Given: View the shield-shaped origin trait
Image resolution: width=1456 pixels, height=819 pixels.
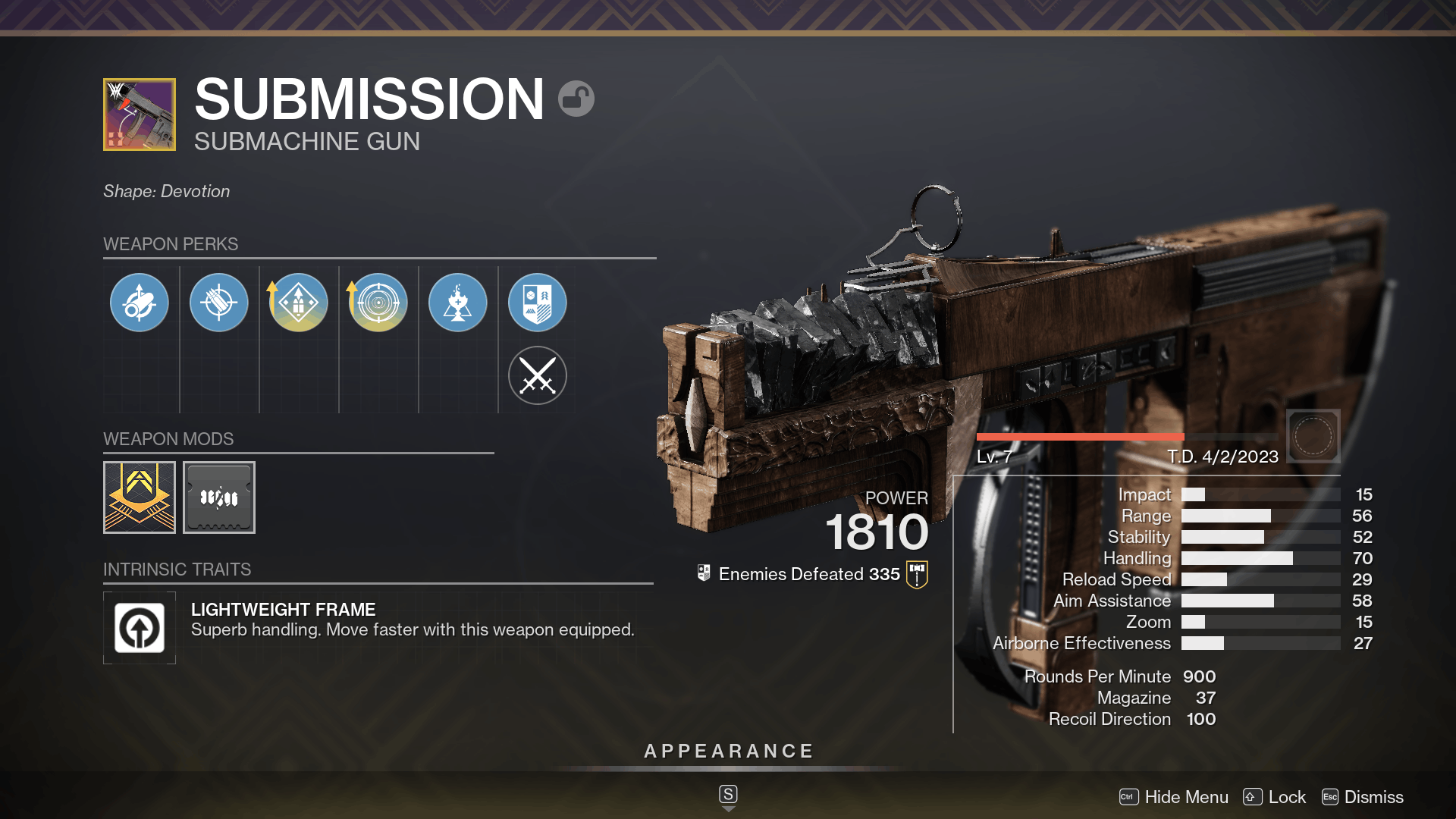Looking at the screenshot, I should pos(538,302).
